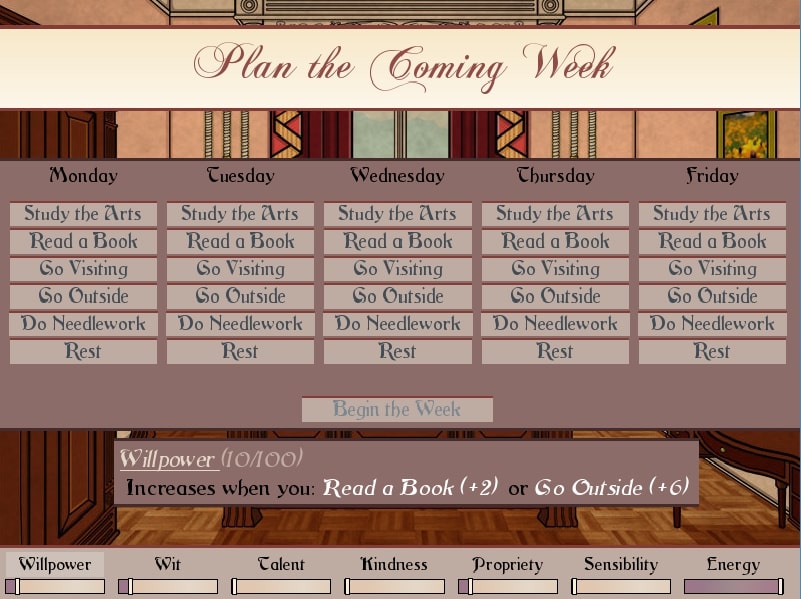
Task: Pick Go Visiting for Wednesday
Action: pos(397,269)
